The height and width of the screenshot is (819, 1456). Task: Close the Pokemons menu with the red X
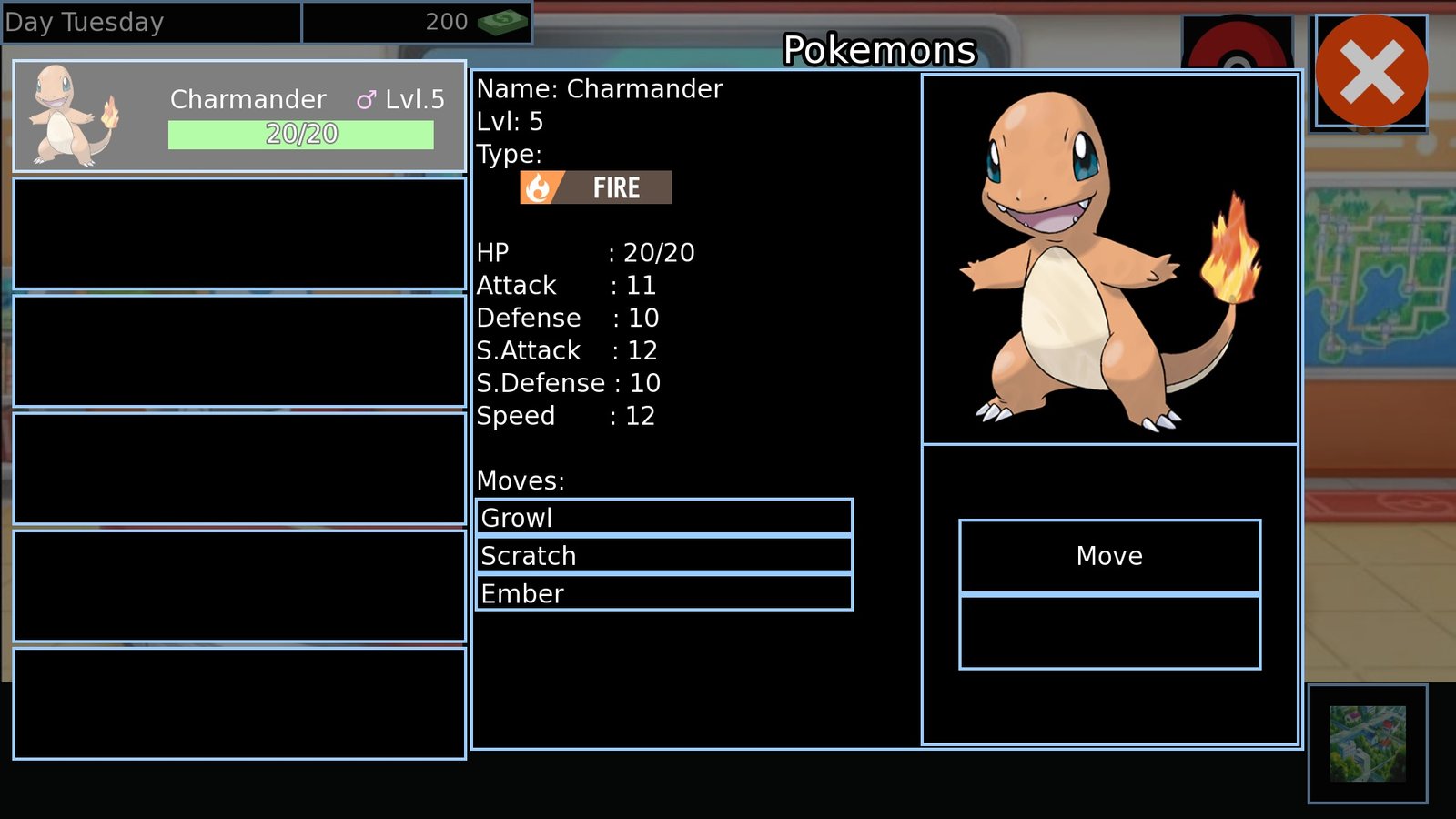1370,71
